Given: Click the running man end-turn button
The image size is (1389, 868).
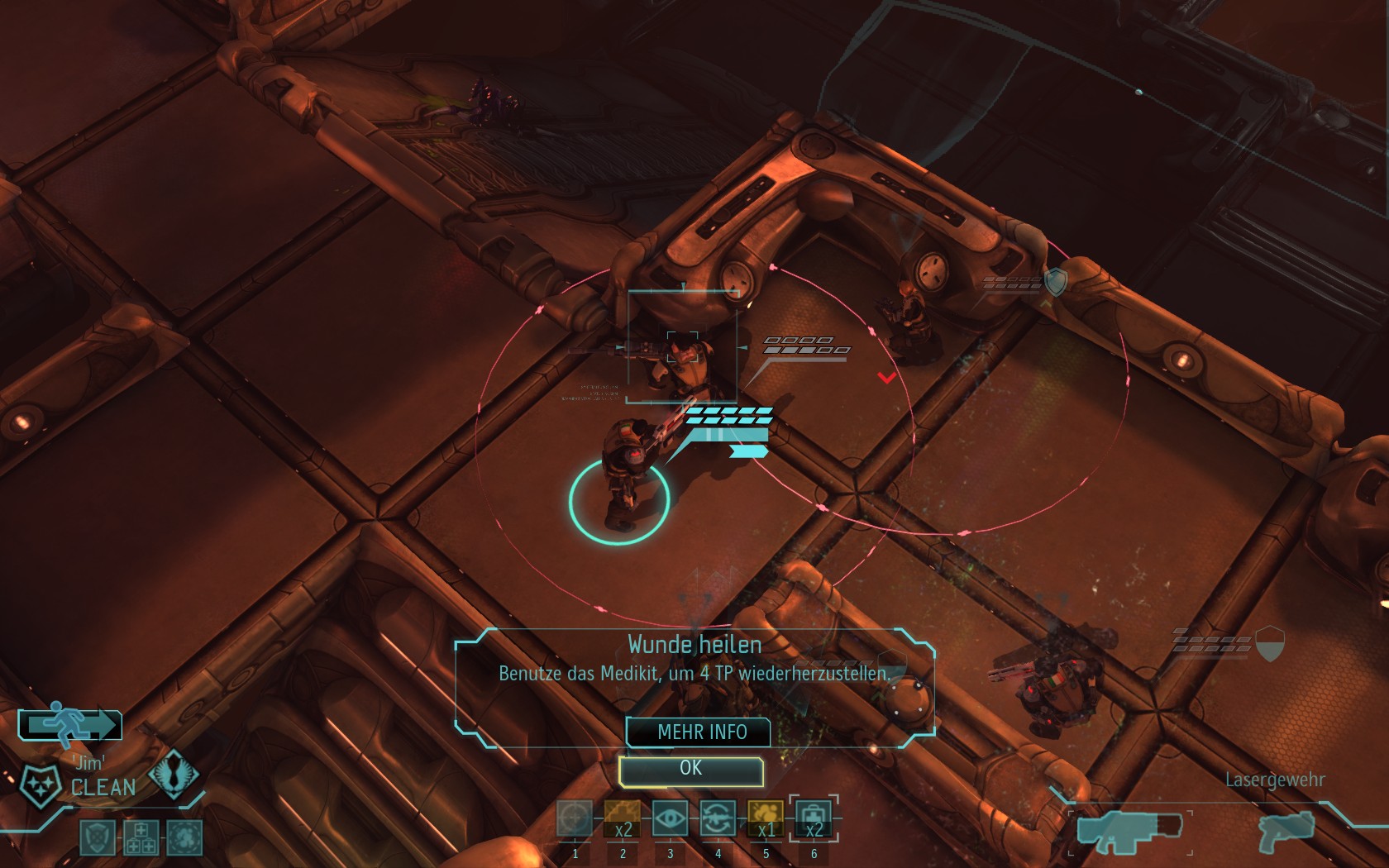Looking at the screenshot, I should [71, 724].
